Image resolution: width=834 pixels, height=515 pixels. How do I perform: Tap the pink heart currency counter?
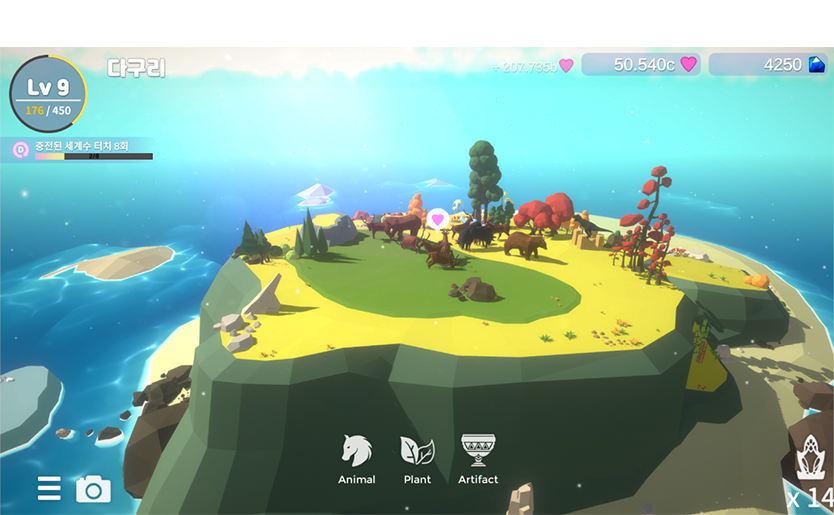click(x=641, y=65)
